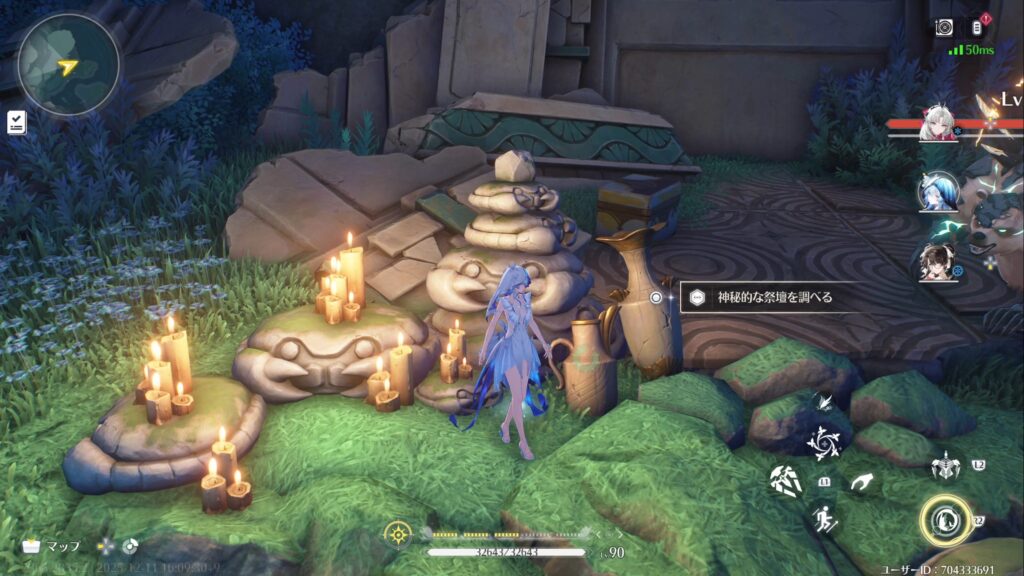Click the small ring gadget icon beside map

click(x=129, y=546)
